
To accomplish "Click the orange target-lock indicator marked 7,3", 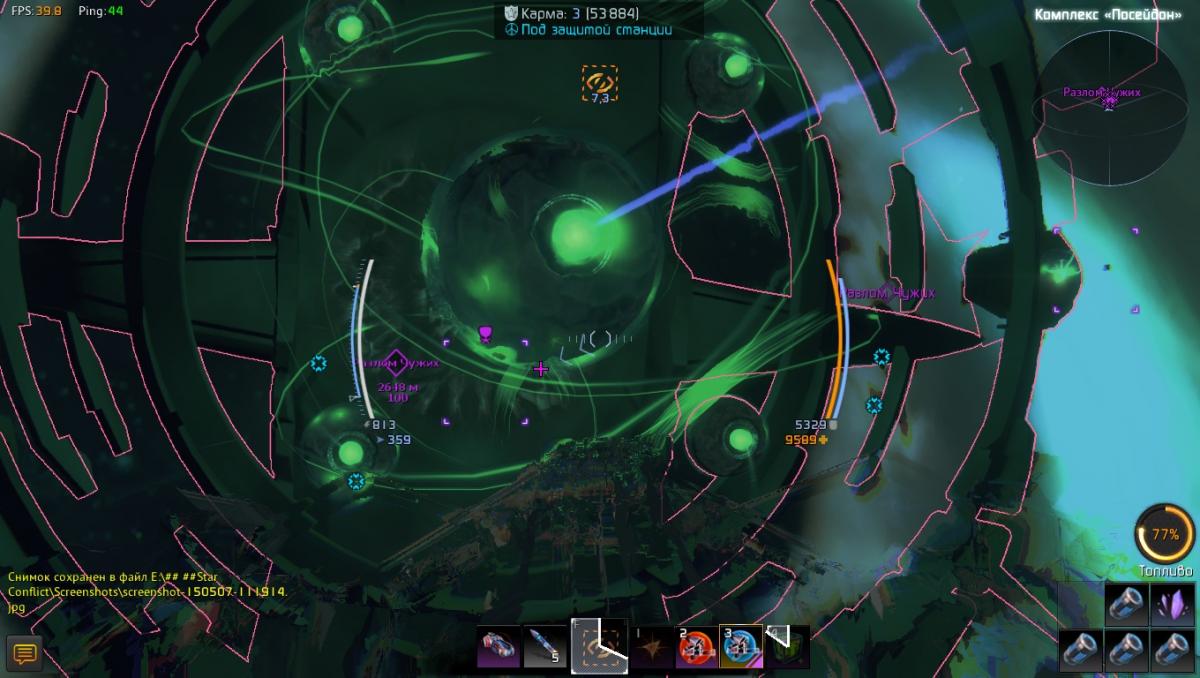I will (x=600, y=83).
